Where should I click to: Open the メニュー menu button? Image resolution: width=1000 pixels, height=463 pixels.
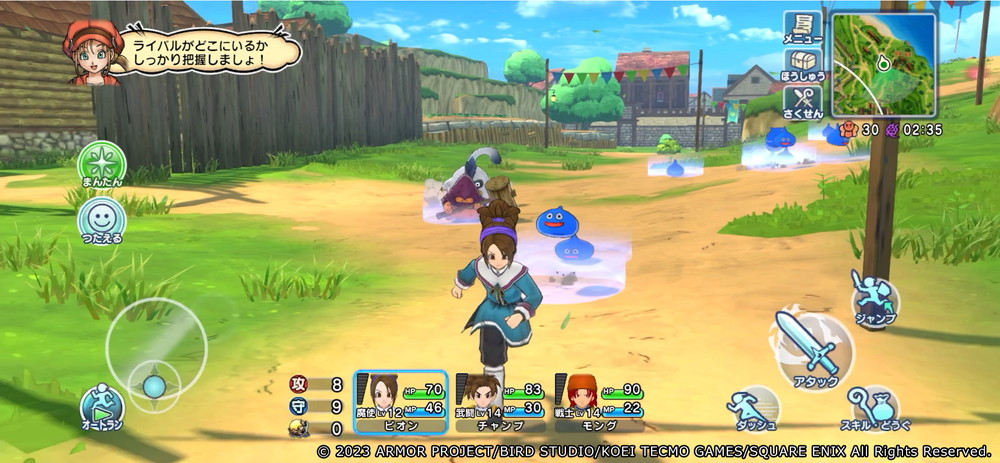[x=802, y=28]
